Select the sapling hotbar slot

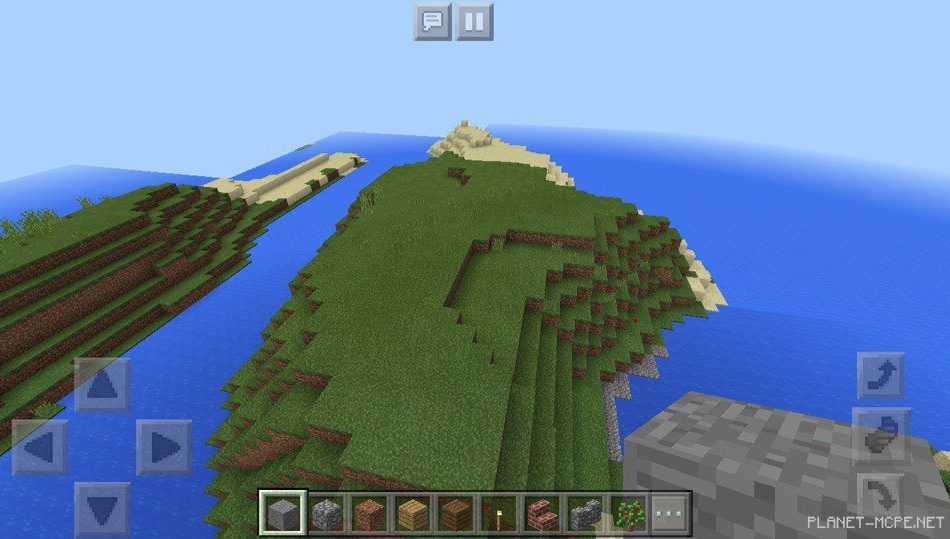click(627, 514)
